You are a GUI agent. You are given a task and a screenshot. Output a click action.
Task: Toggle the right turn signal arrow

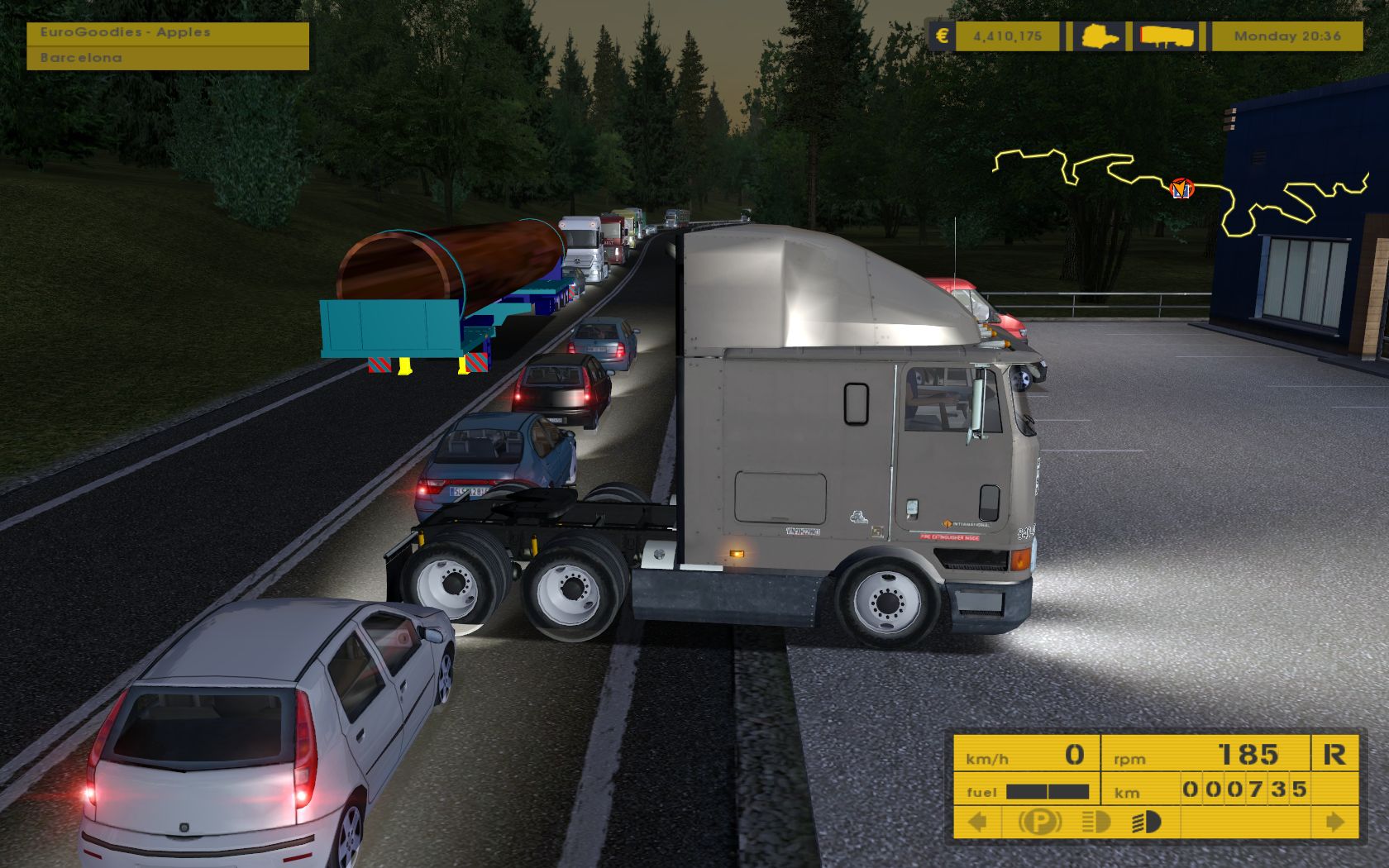click(x=1334, y=822)
